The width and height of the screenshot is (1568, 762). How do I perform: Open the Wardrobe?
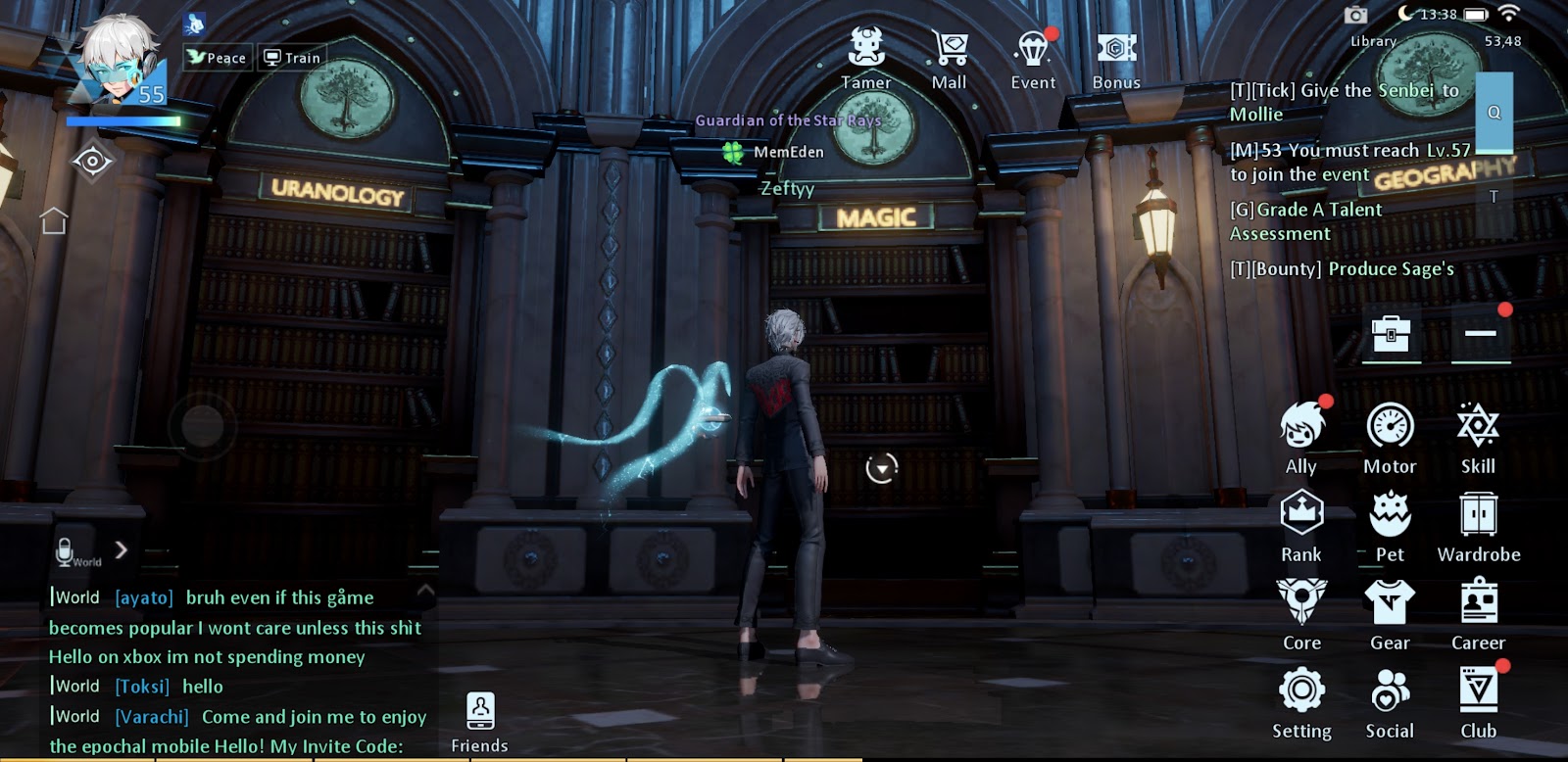[1478, 525]
